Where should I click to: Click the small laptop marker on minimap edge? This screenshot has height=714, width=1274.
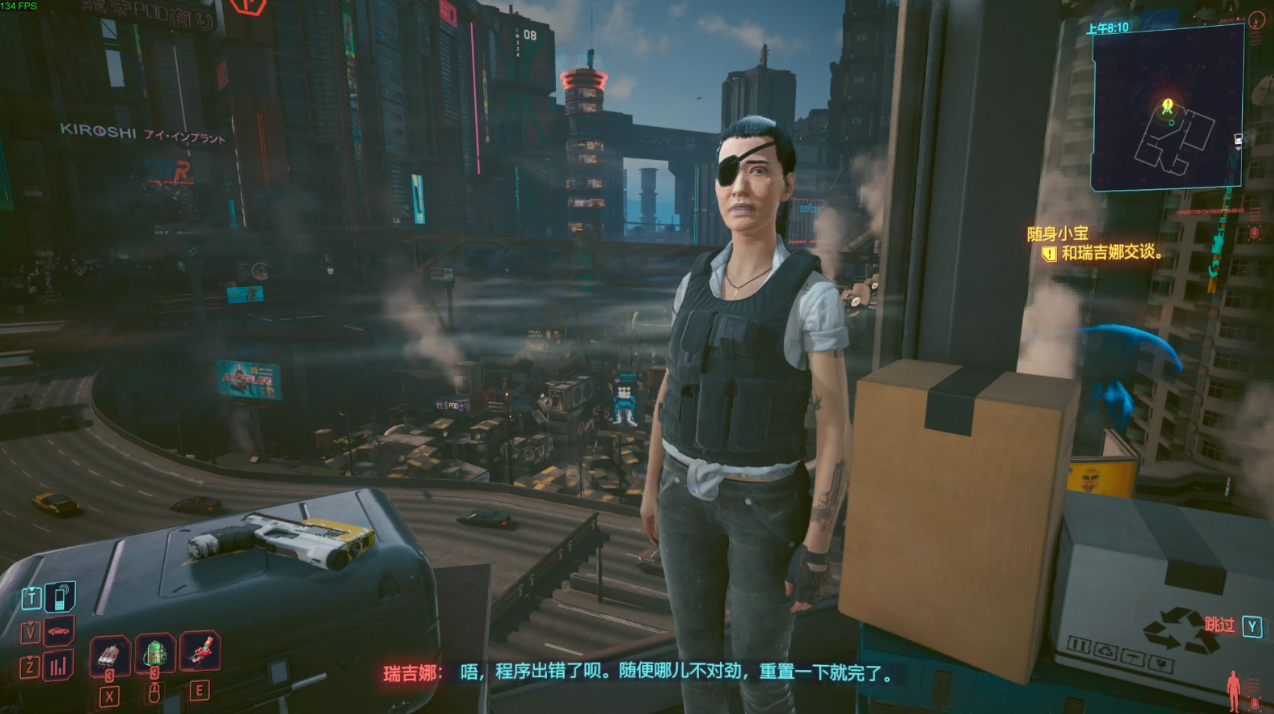coord(1239,141)
